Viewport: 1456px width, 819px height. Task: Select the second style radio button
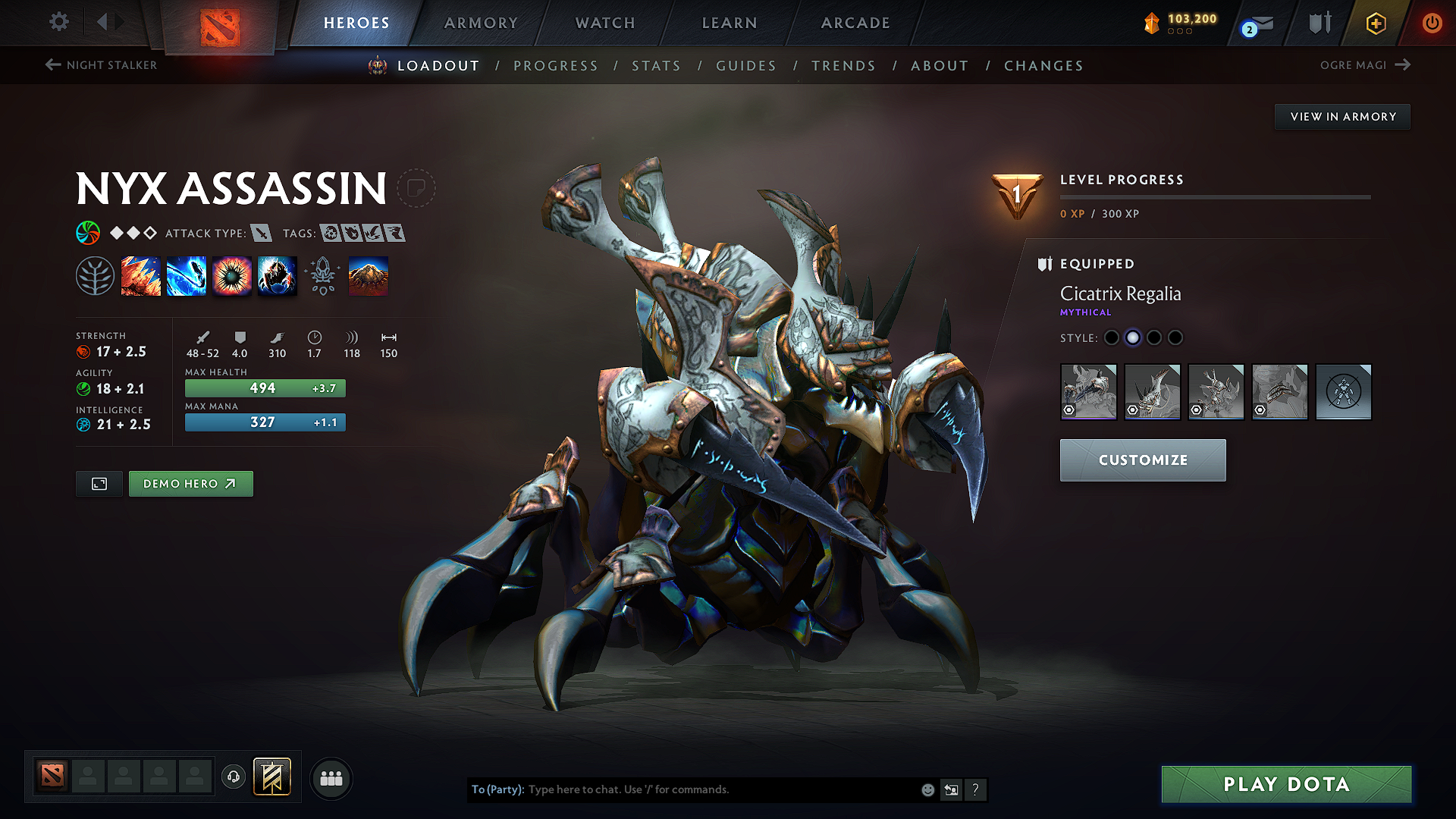tap(1133, 338)
